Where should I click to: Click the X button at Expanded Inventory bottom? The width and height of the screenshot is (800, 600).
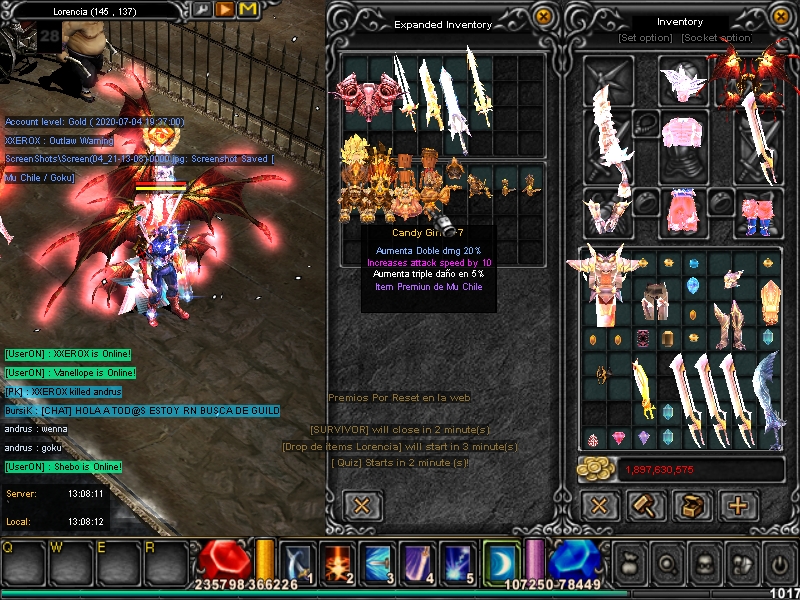pyautogui.click(x=362, y=505)
